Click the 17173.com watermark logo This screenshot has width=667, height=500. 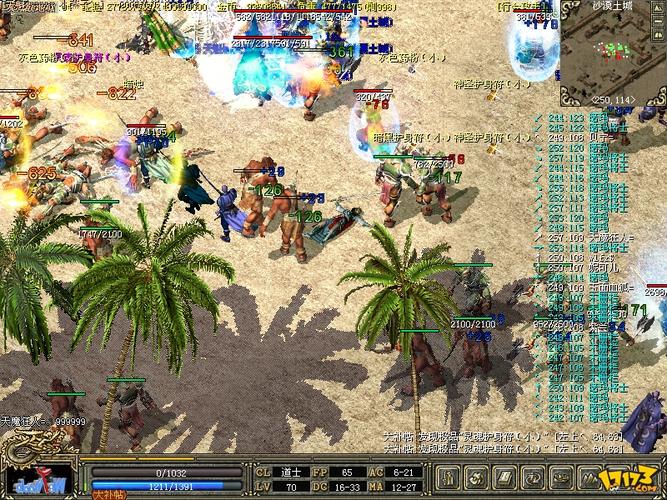[636, 476]
